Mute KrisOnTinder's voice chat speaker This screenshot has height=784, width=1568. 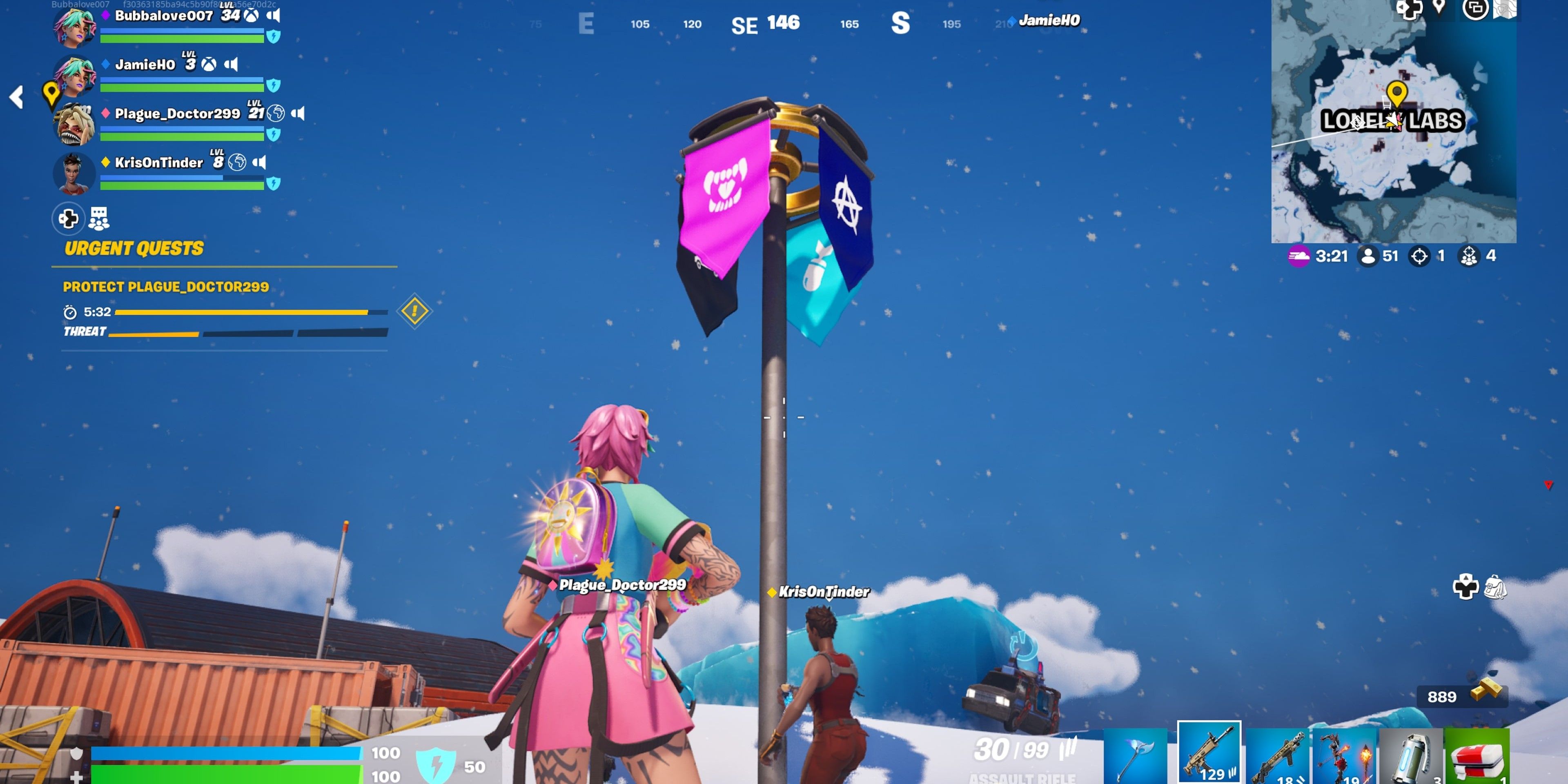coord(261,163)
